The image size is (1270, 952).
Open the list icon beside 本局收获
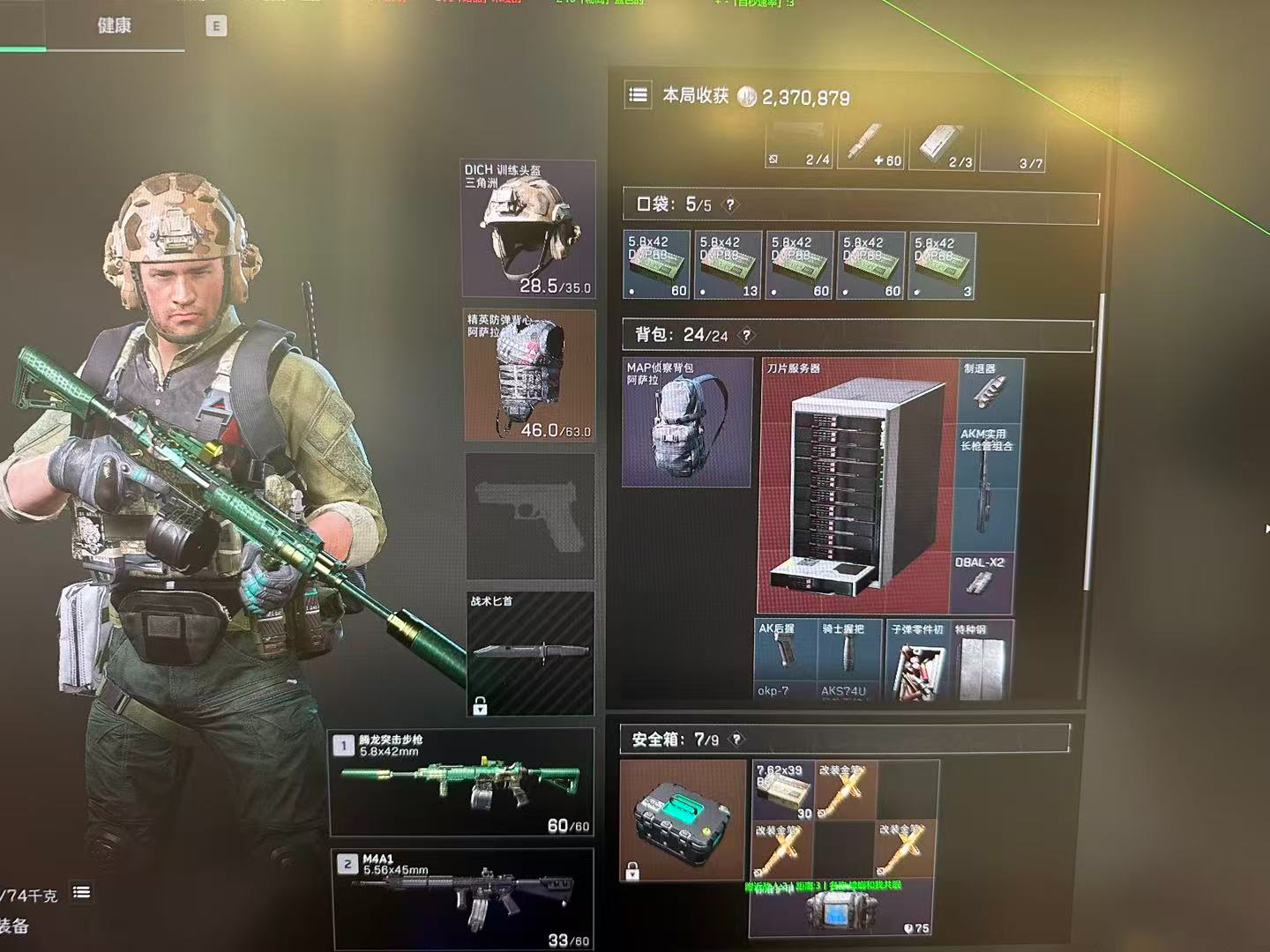pyautogui.click(x=638, y=95)
